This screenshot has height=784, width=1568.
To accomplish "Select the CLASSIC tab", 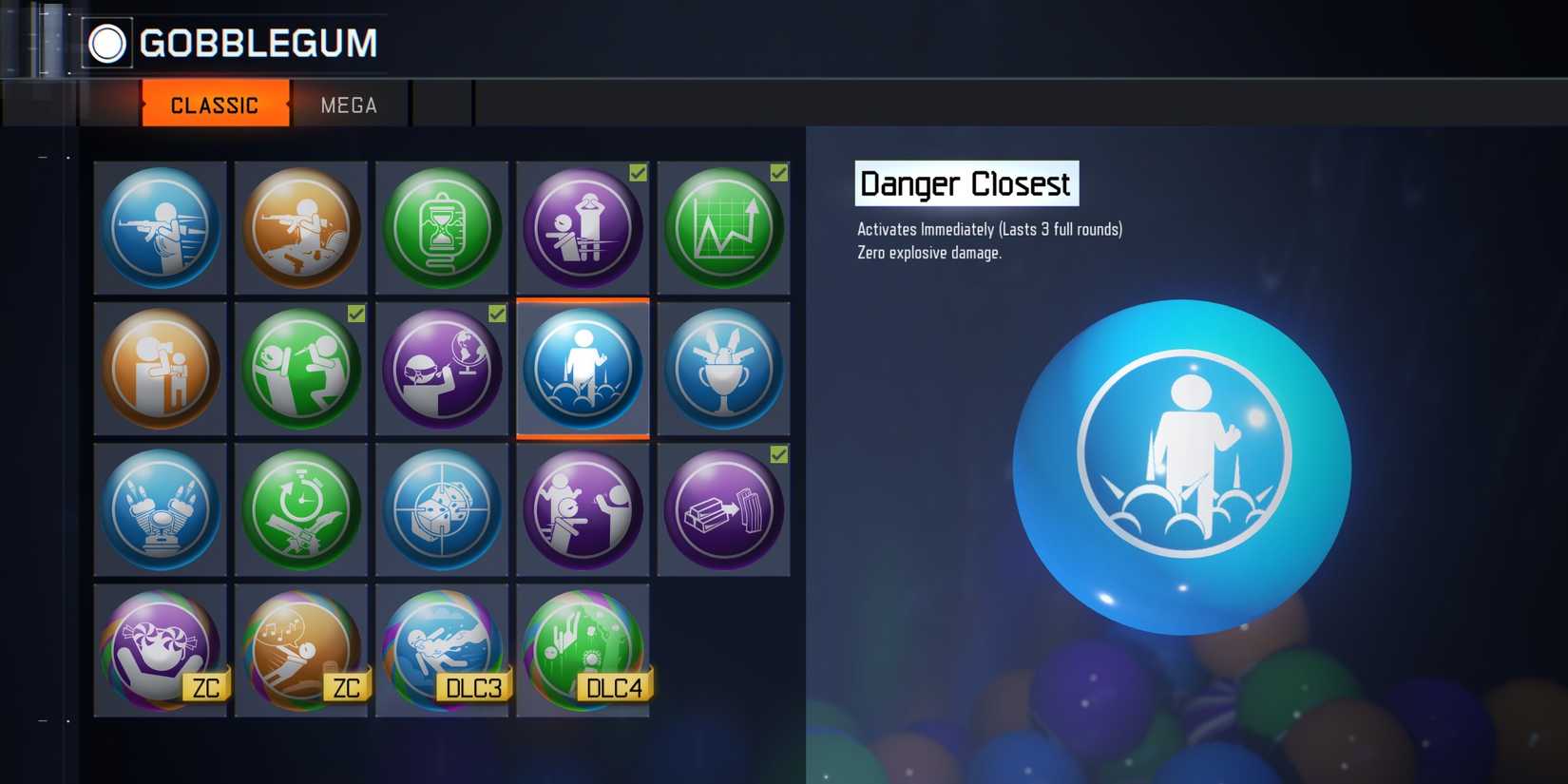I will (x=214, y=105).
